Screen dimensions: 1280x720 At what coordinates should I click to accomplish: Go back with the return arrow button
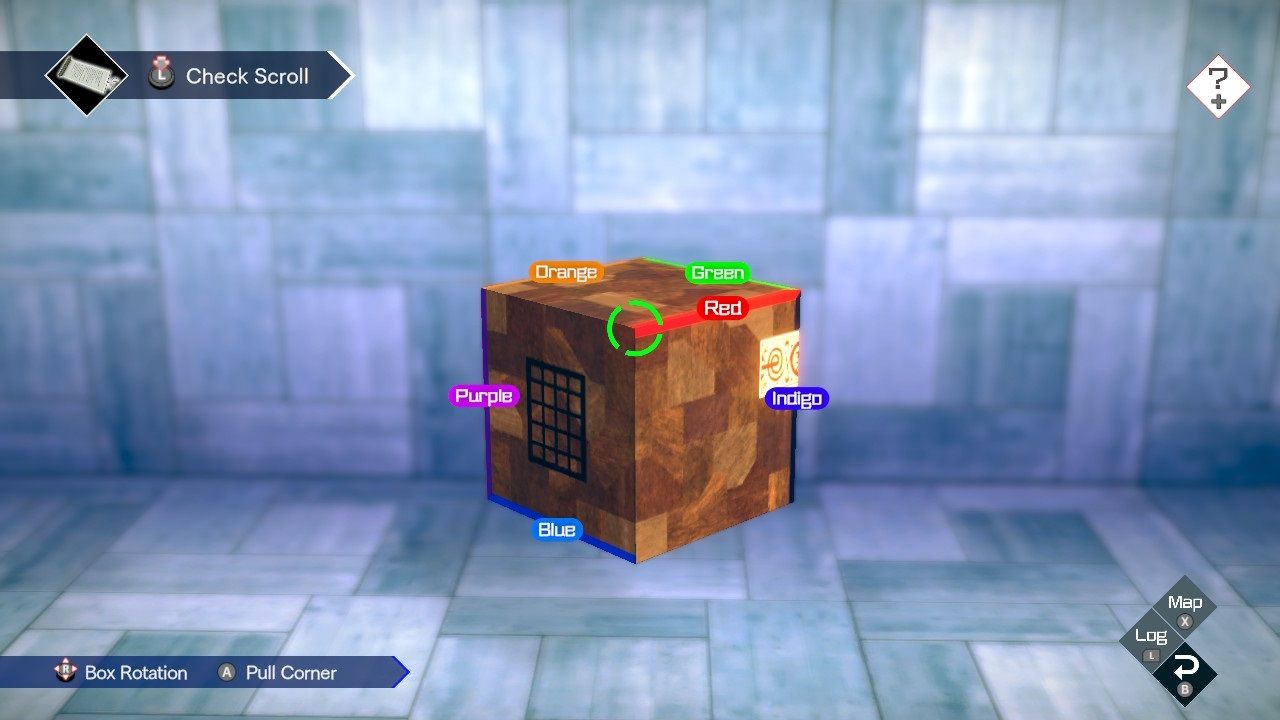pos(1186,670)
